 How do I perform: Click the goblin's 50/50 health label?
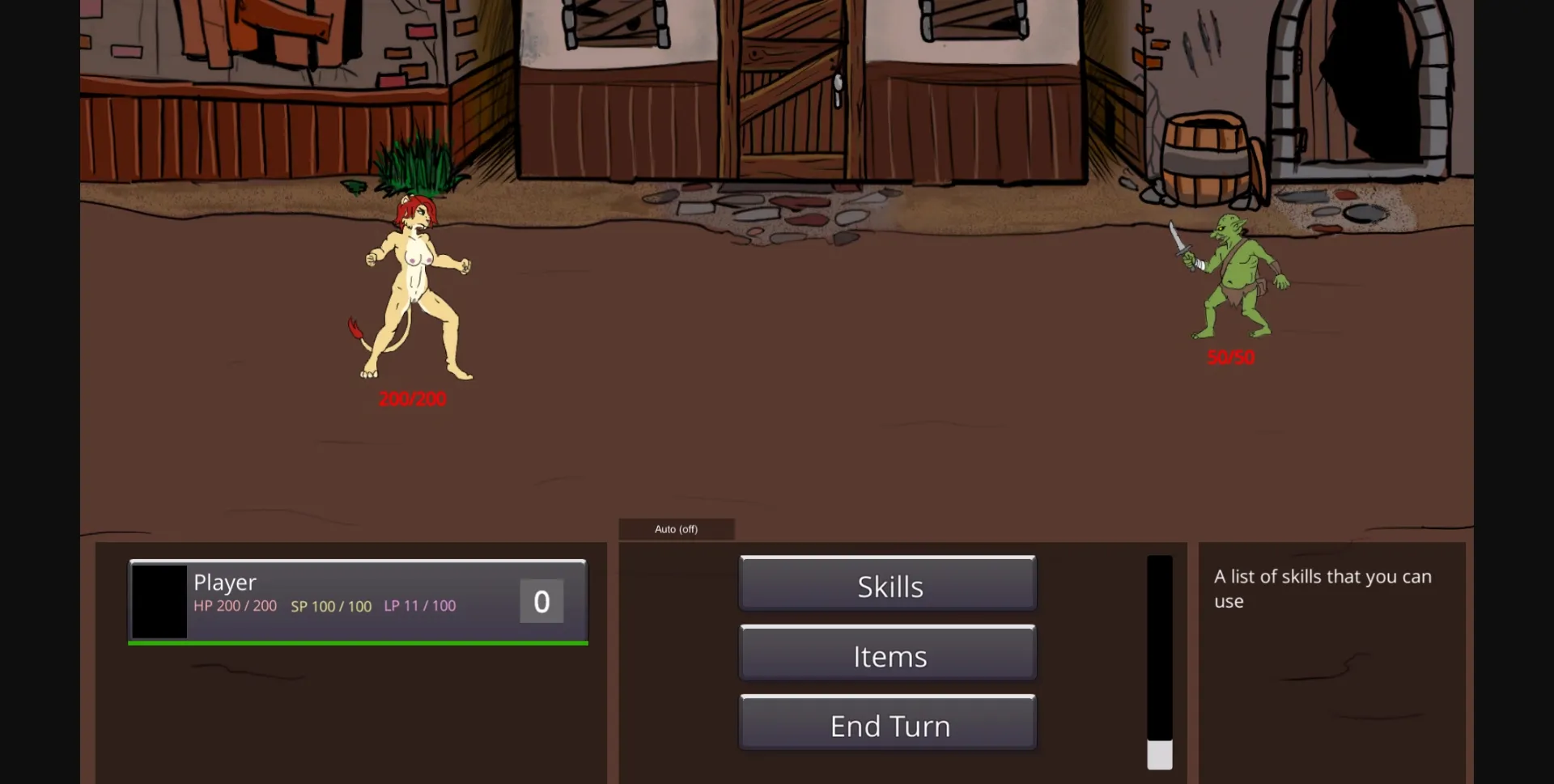[1231, 358]
